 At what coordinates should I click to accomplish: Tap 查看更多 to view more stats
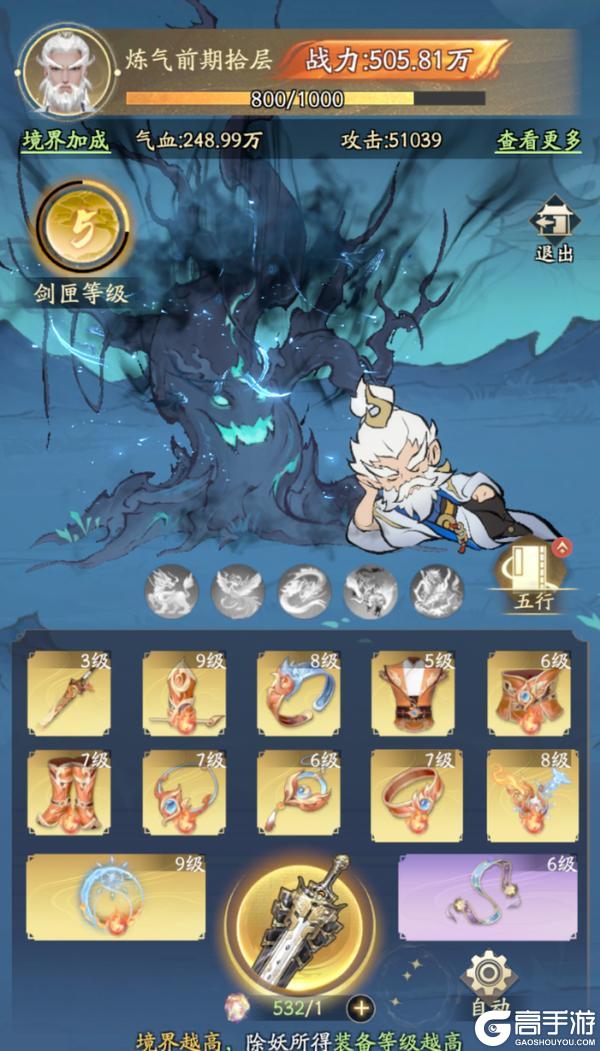tap(538, 141)
